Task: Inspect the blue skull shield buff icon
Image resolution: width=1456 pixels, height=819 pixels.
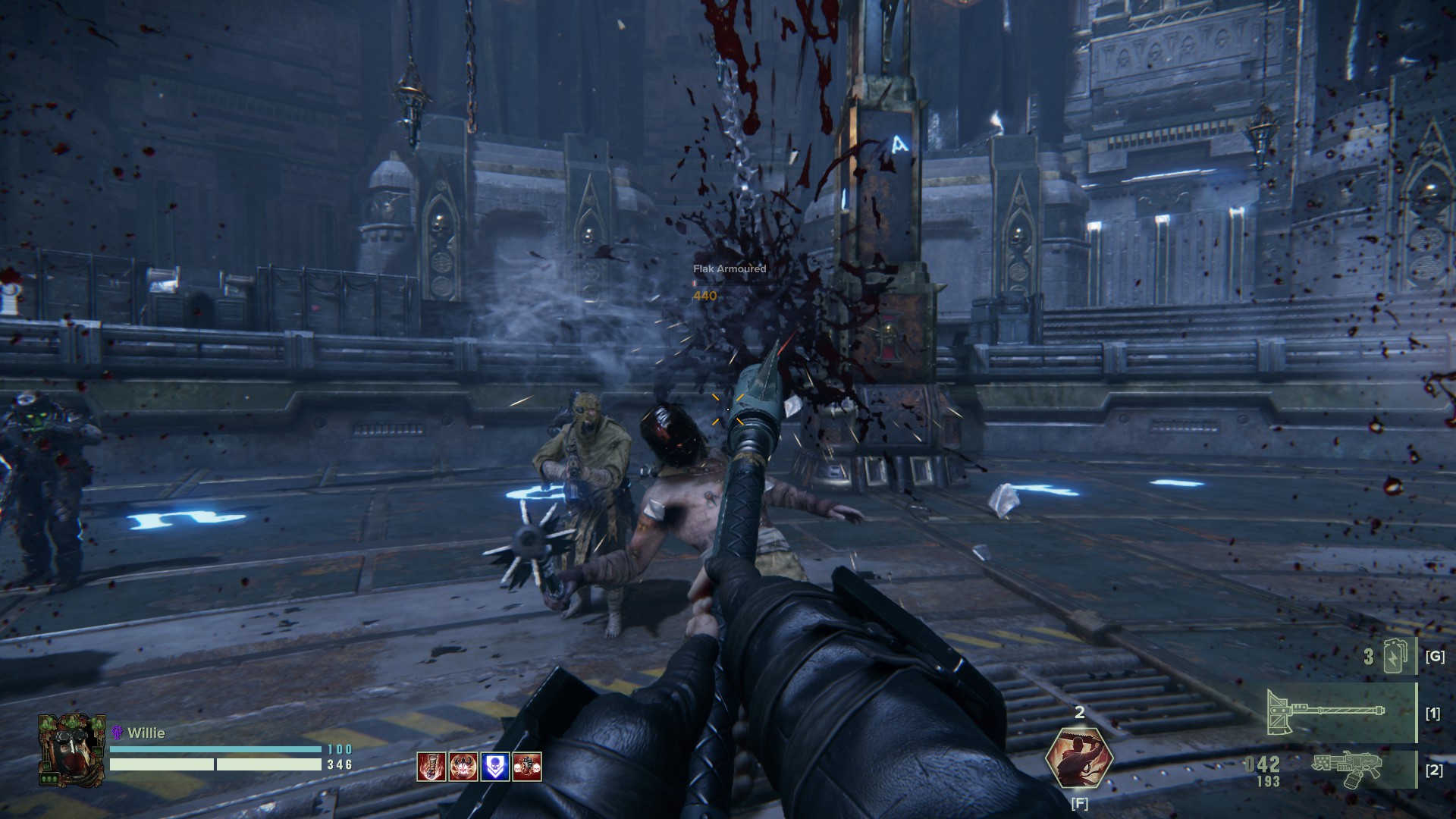Action: (x=495, y=767)
